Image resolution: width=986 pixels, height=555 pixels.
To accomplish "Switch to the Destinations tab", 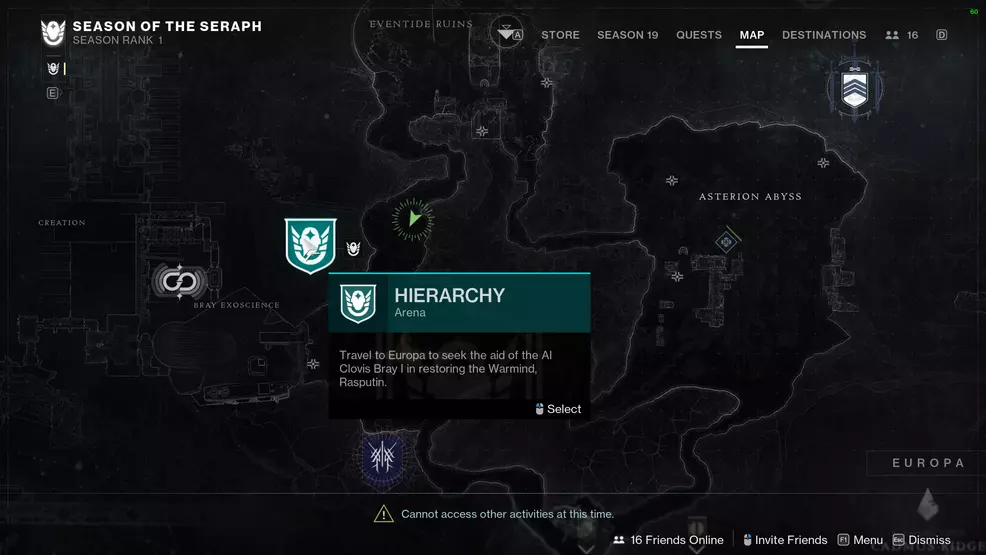I will coord(824,35).
